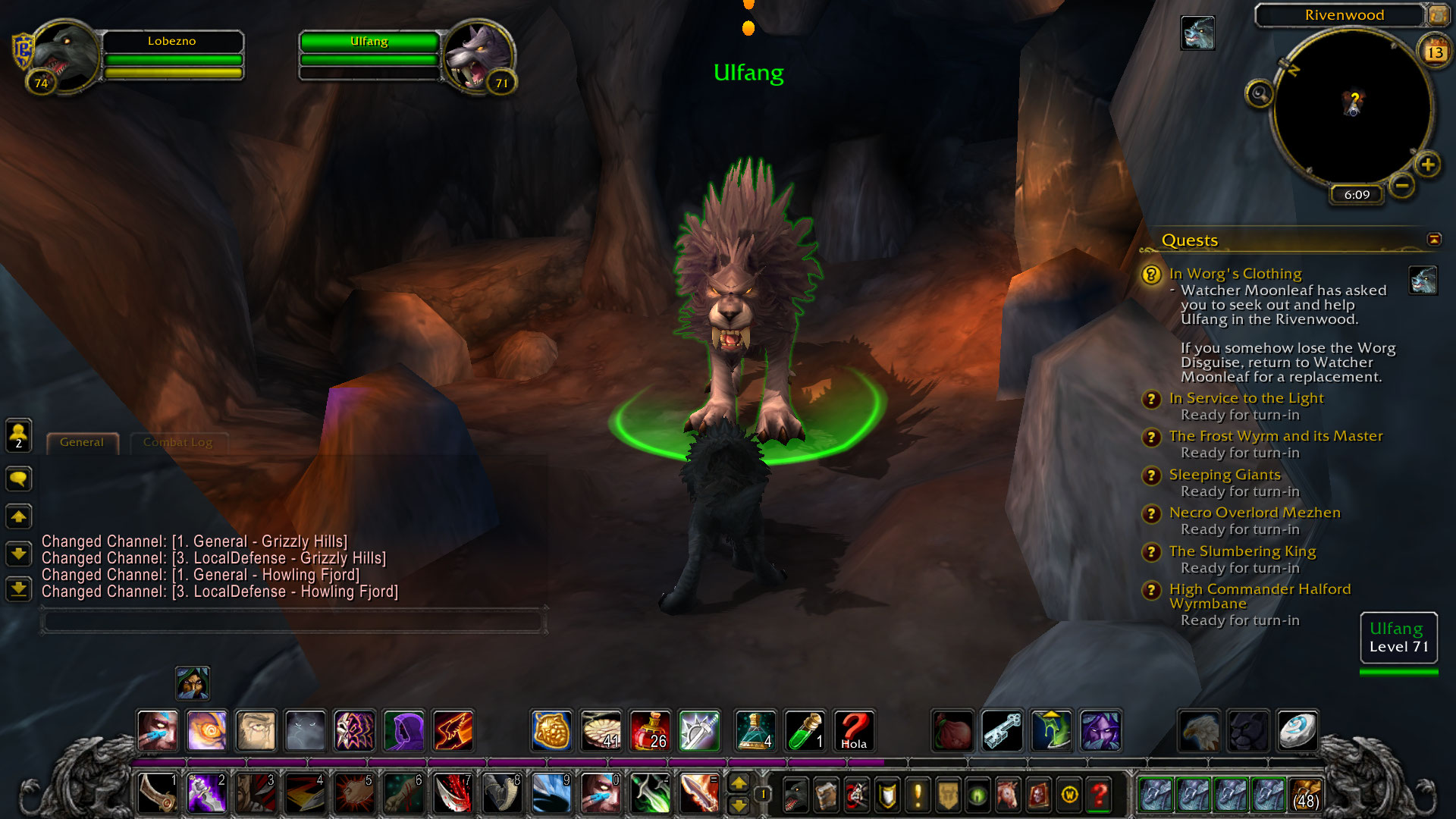Click Lobezno's player portrait

point(64,57)
